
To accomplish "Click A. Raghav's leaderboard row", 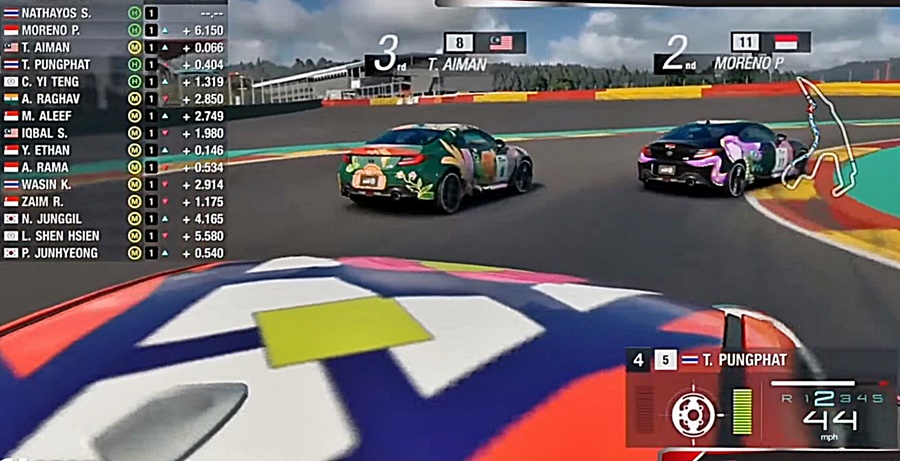I will pyautogui.click(x=57, y=99).
